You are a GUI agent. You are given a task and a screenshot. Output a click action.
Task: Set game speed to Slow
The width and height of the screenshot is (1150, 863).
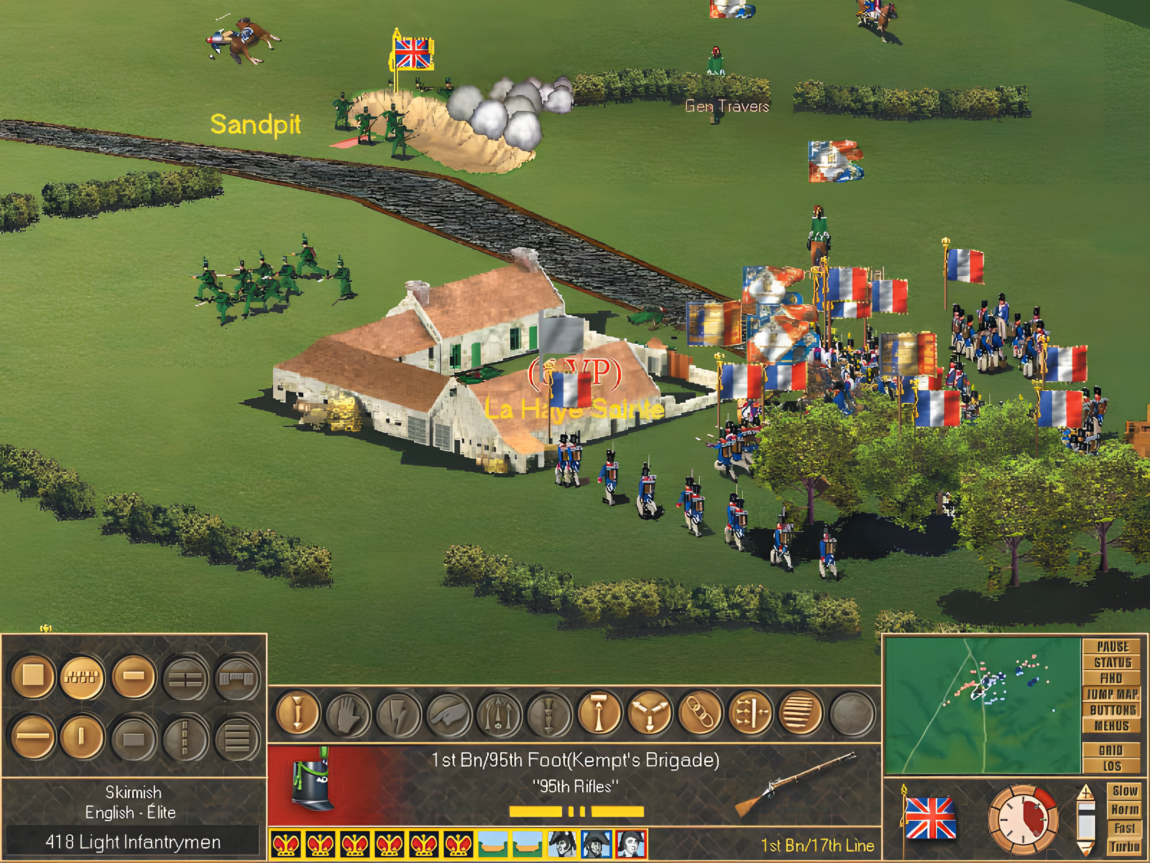[x=1124, y=791]
